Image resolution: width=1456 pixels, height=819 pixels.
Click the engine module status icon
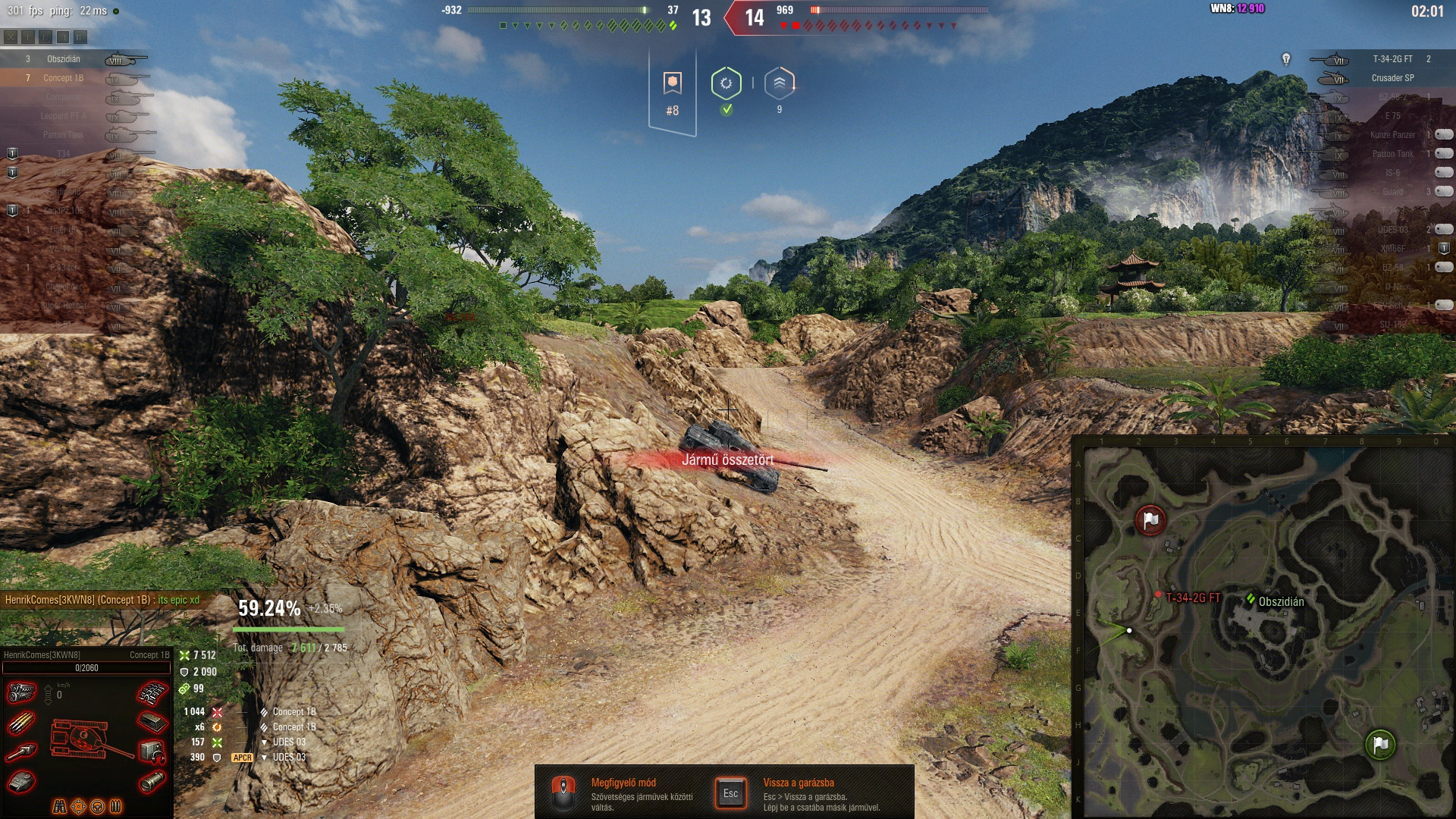click(x=21, y=692)
